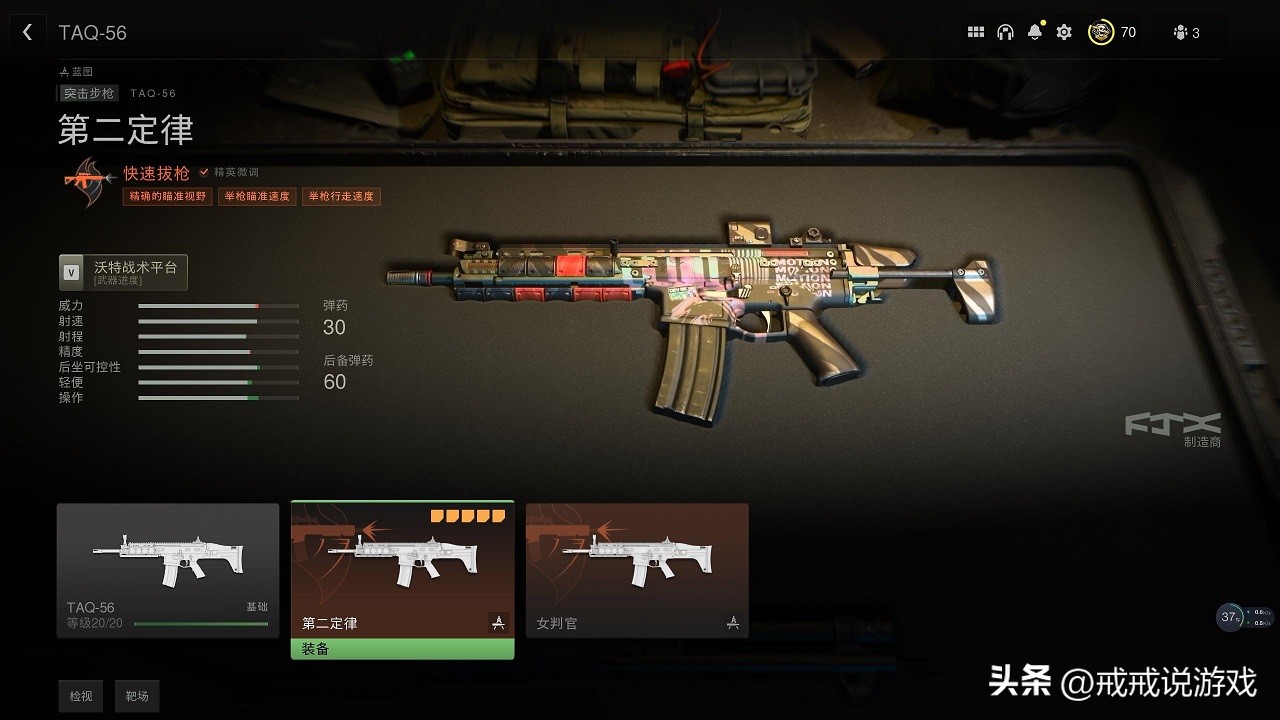Click the back arrow next to TAQ-56

click(27, 31)
